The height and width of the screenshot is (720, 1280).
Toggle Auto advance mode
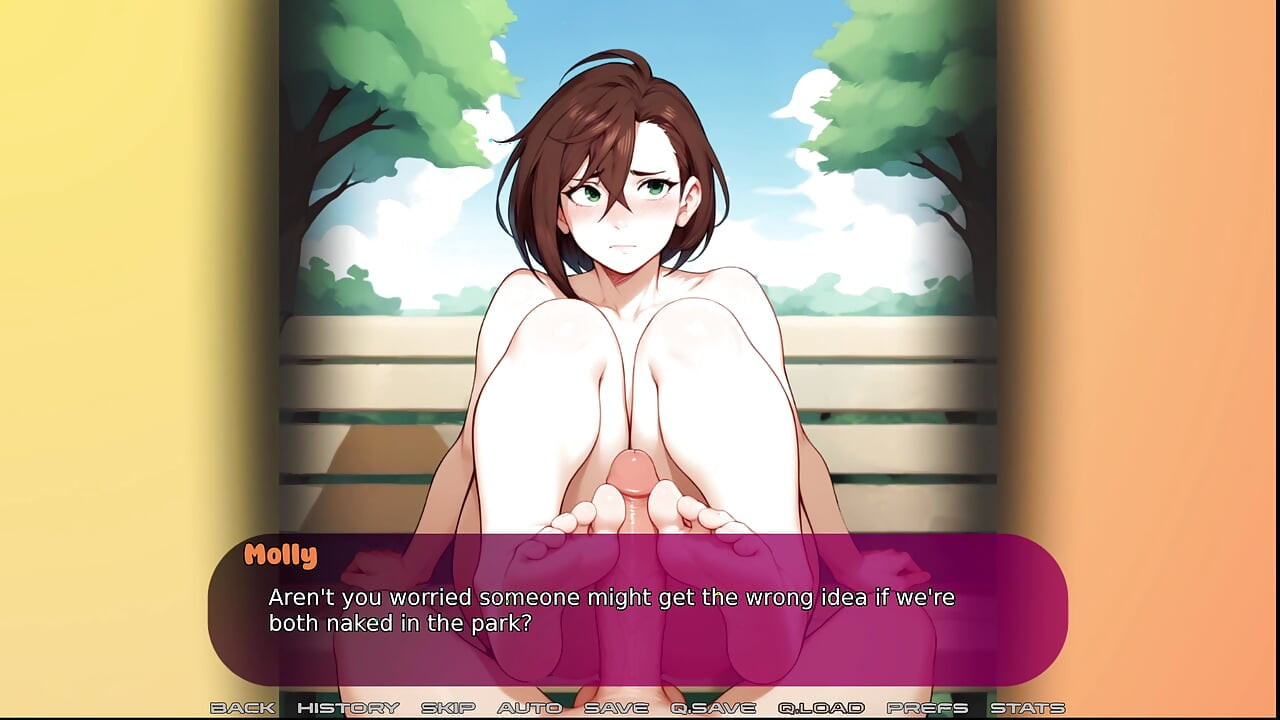click(x=529, y=708)
